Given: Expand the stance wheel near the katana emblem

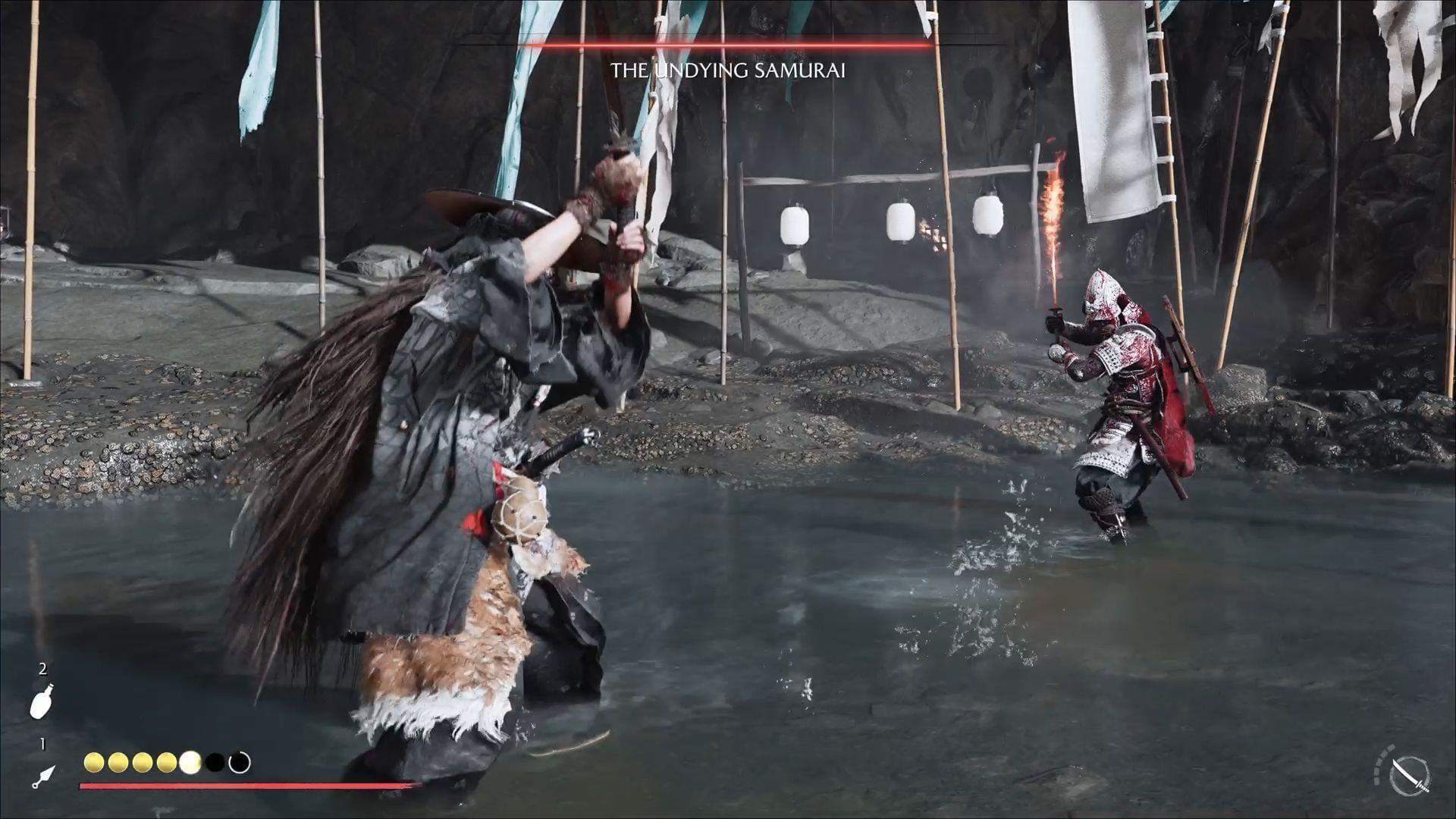Looking at the screenshot, I should [1410, 775].
